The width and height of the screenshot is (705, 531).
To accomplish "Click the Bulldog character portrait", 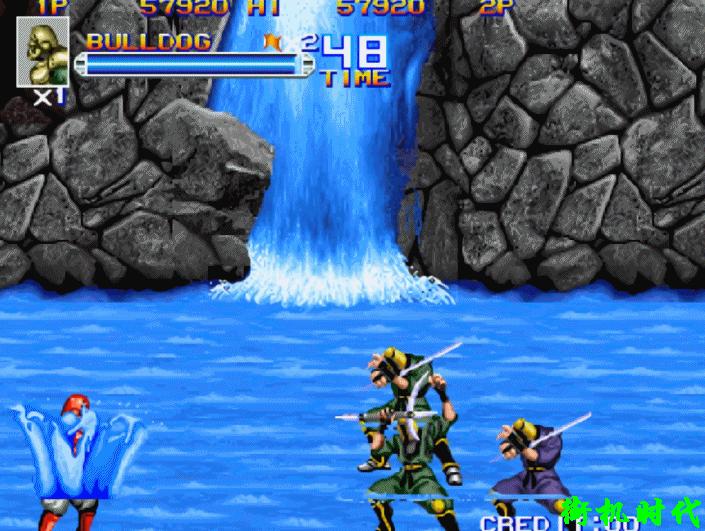I will point(42,52).
